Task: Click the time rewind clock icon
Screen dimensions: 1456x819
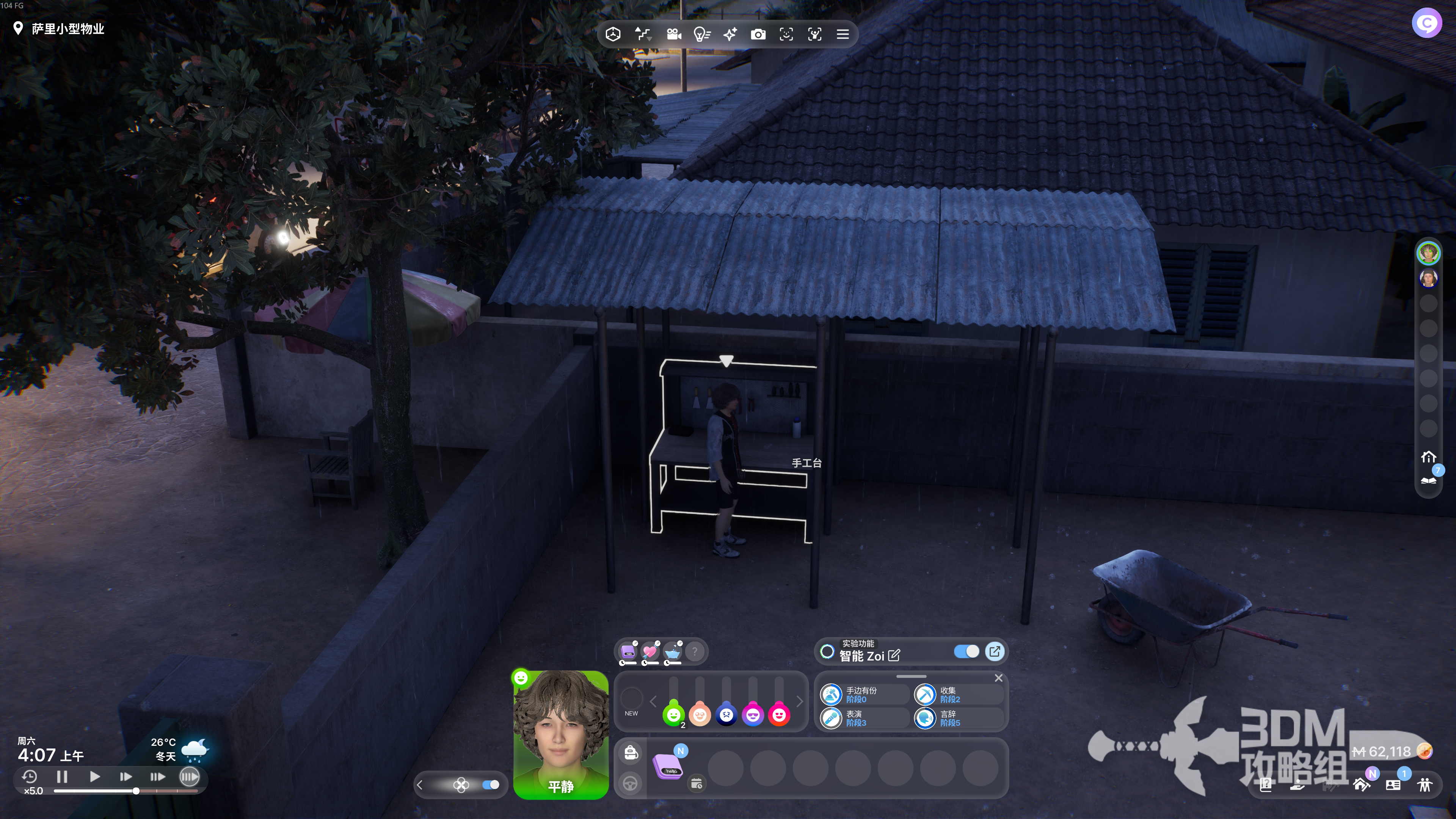Action: [30, 777]
